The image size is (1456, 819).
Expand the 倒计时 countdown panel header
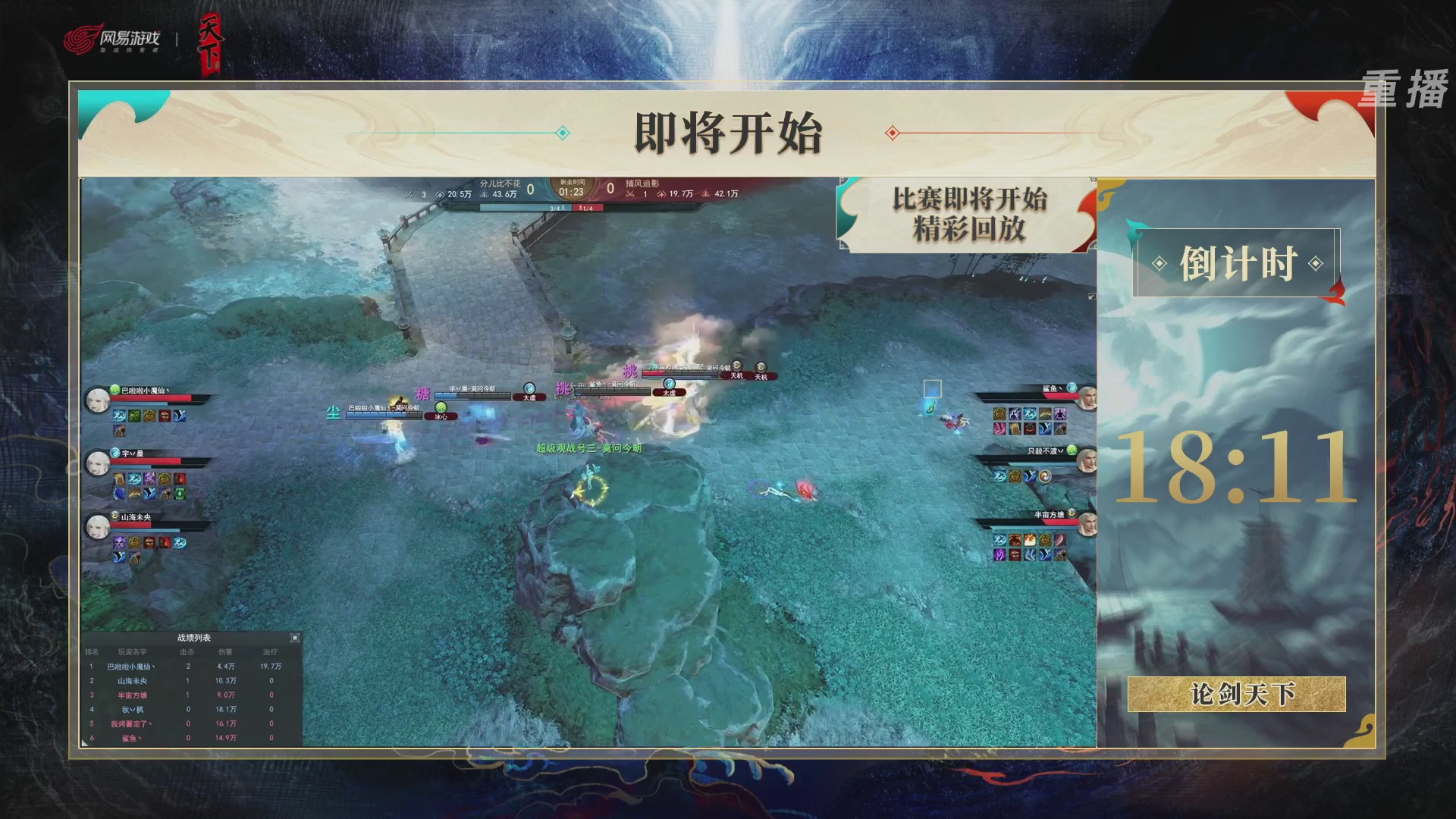(x=1239, y=262)
